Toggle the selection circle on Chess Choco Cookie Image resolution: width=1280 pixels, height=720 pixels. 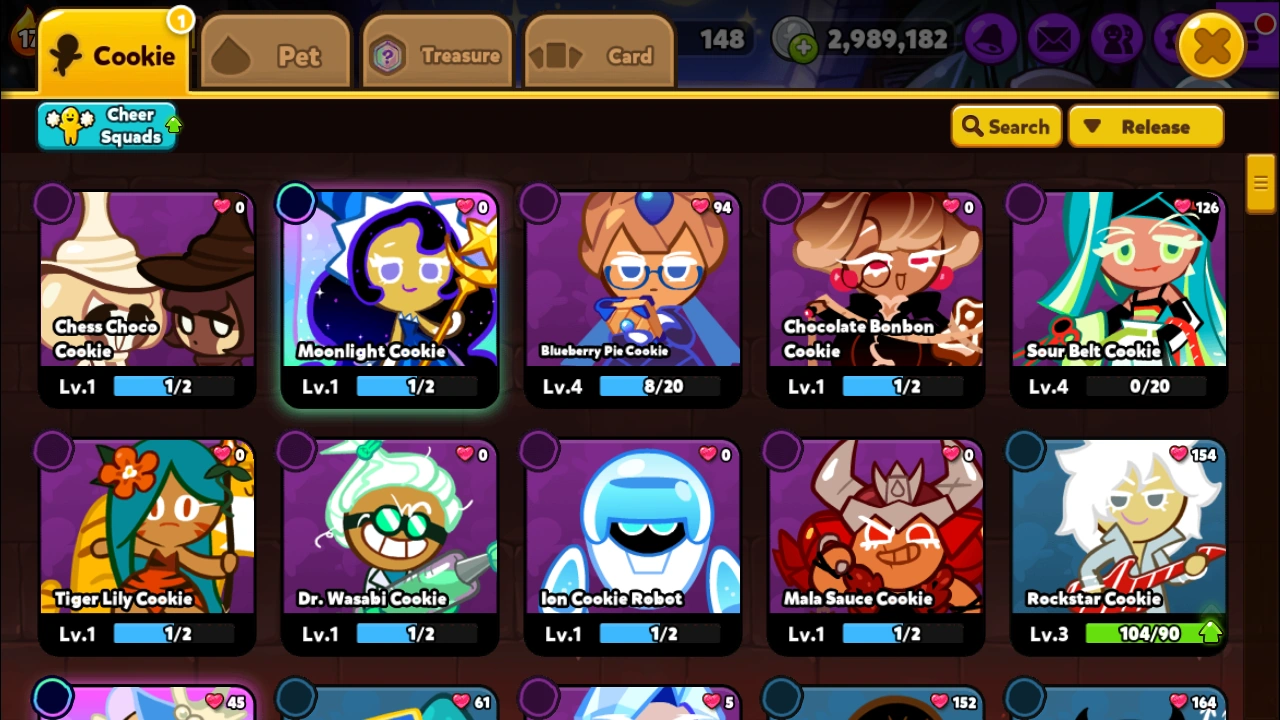coord(53,203)
